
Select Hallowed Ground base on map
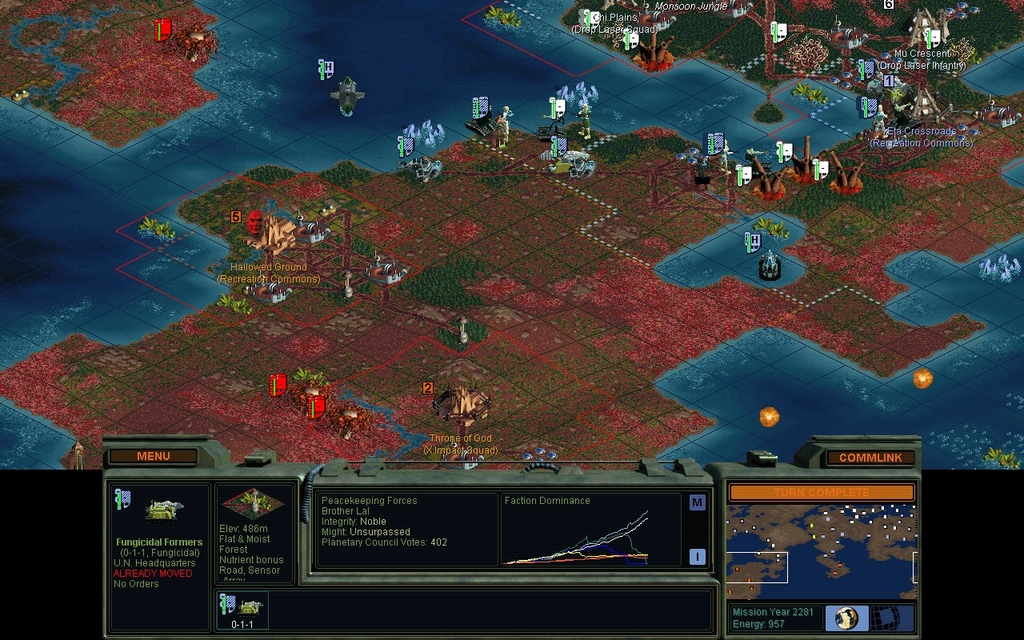pyautogui.click(x=270, y=232)
